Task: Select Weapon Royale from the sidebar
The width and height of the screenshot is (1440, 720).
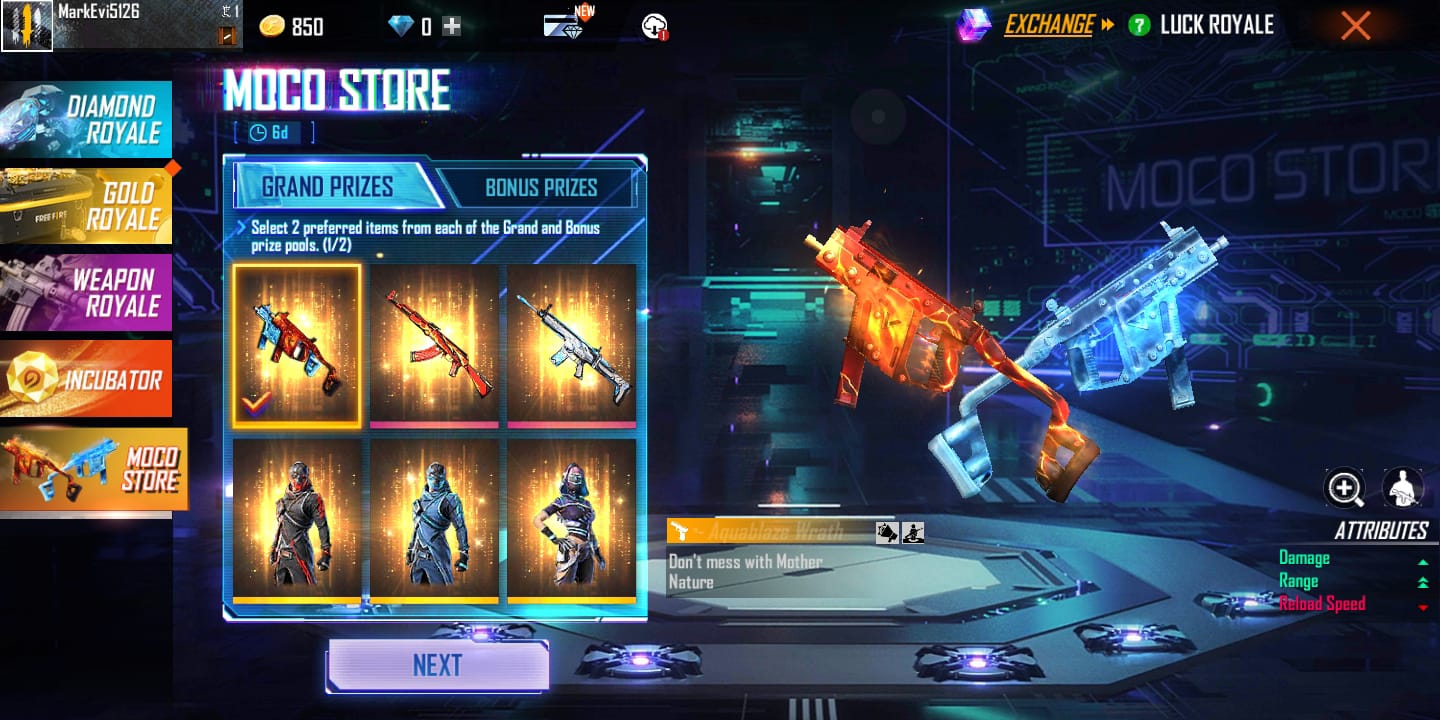Action: (x=88, y=292)
